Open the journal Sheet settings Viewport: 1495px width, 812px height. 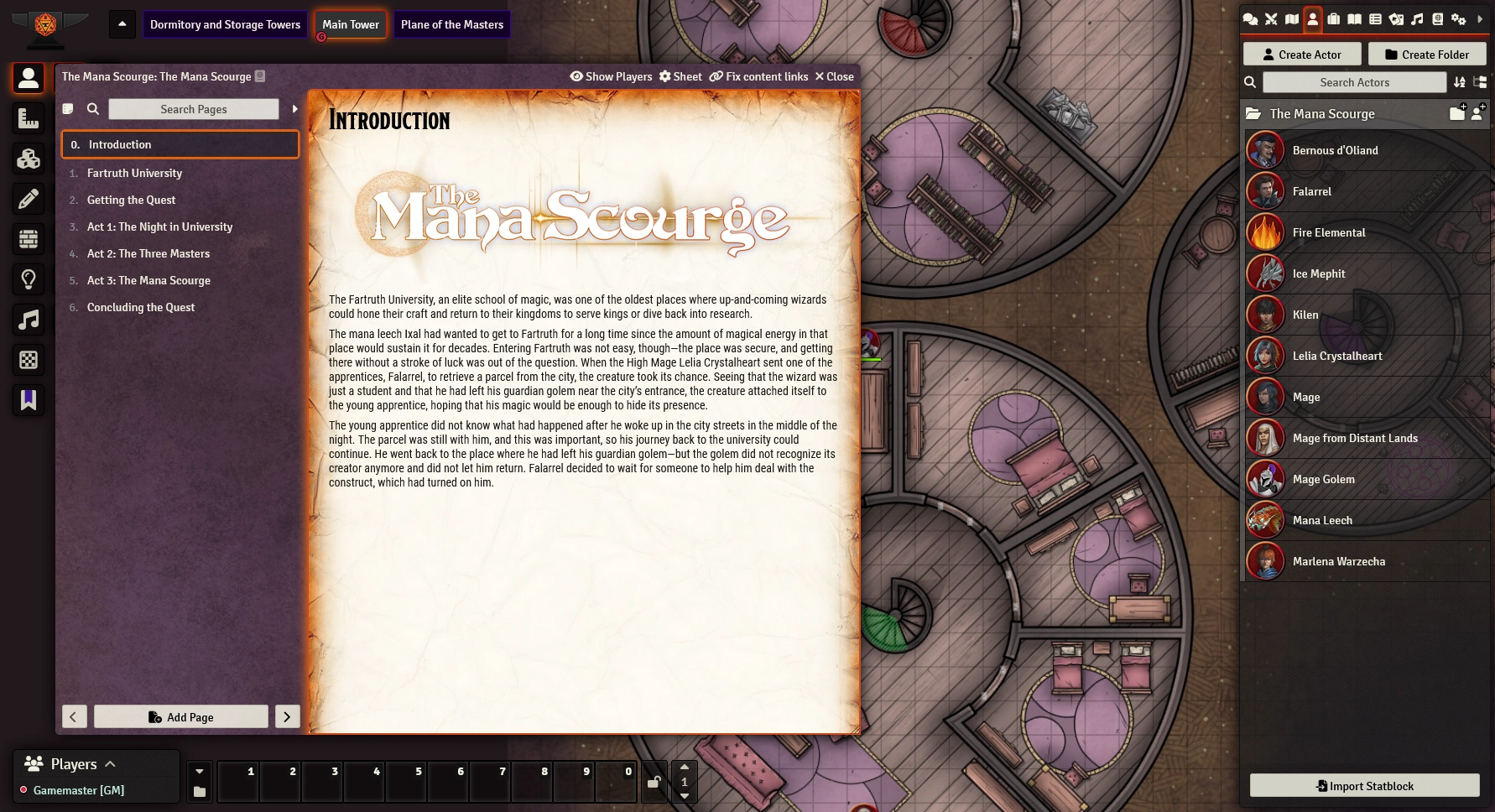pos(680,76)
